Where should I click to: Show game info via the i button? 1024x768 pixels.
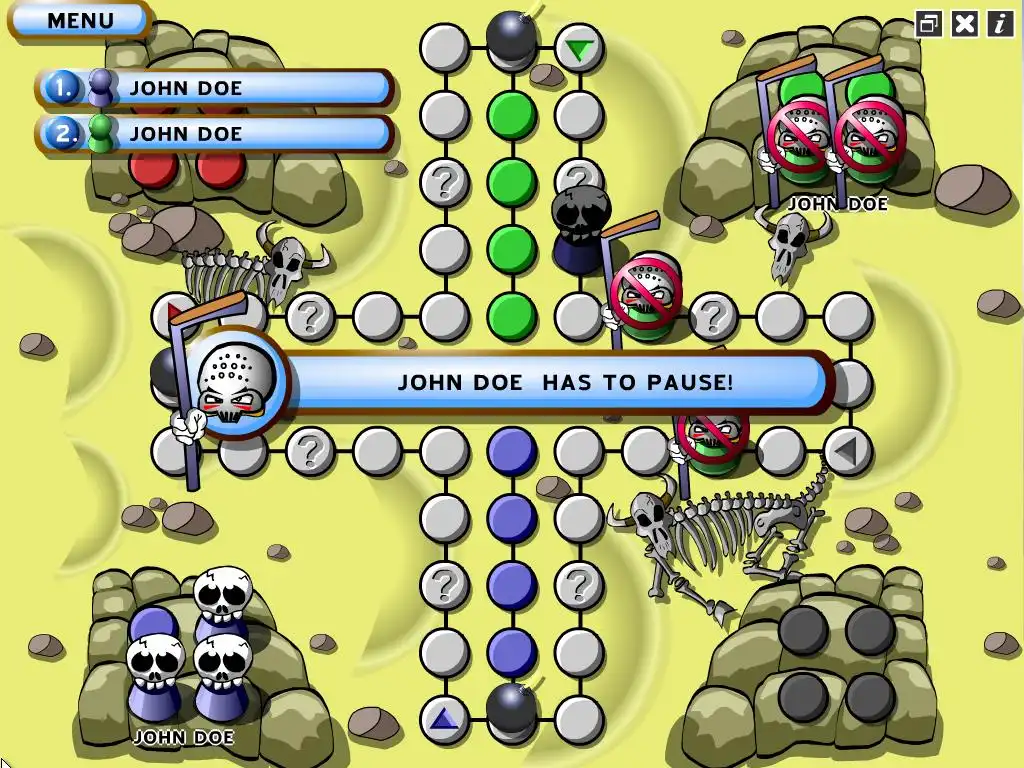[1000, 24]
